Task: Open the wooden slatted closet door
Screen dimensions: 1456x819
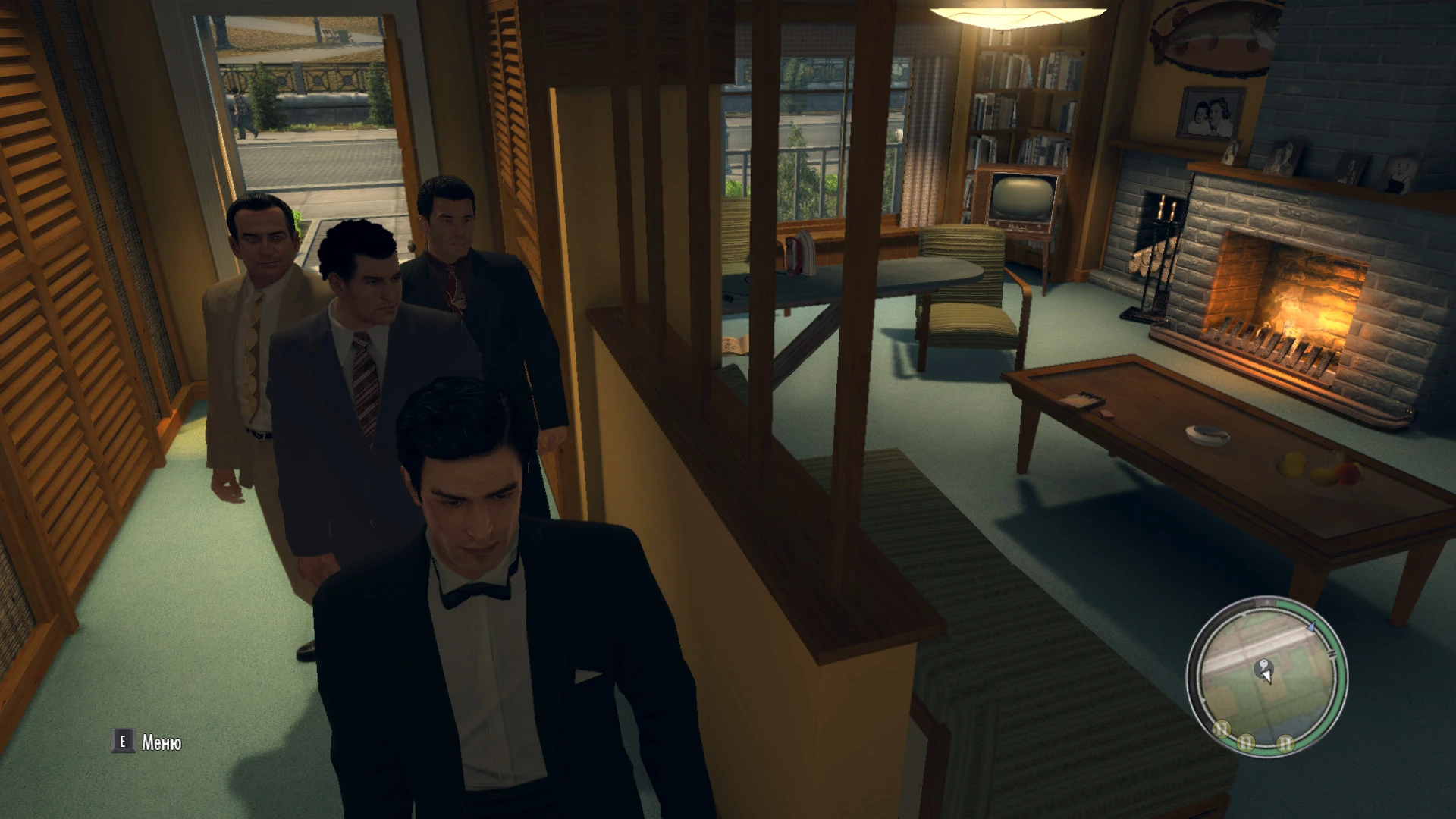Action: tap(68, 303)
